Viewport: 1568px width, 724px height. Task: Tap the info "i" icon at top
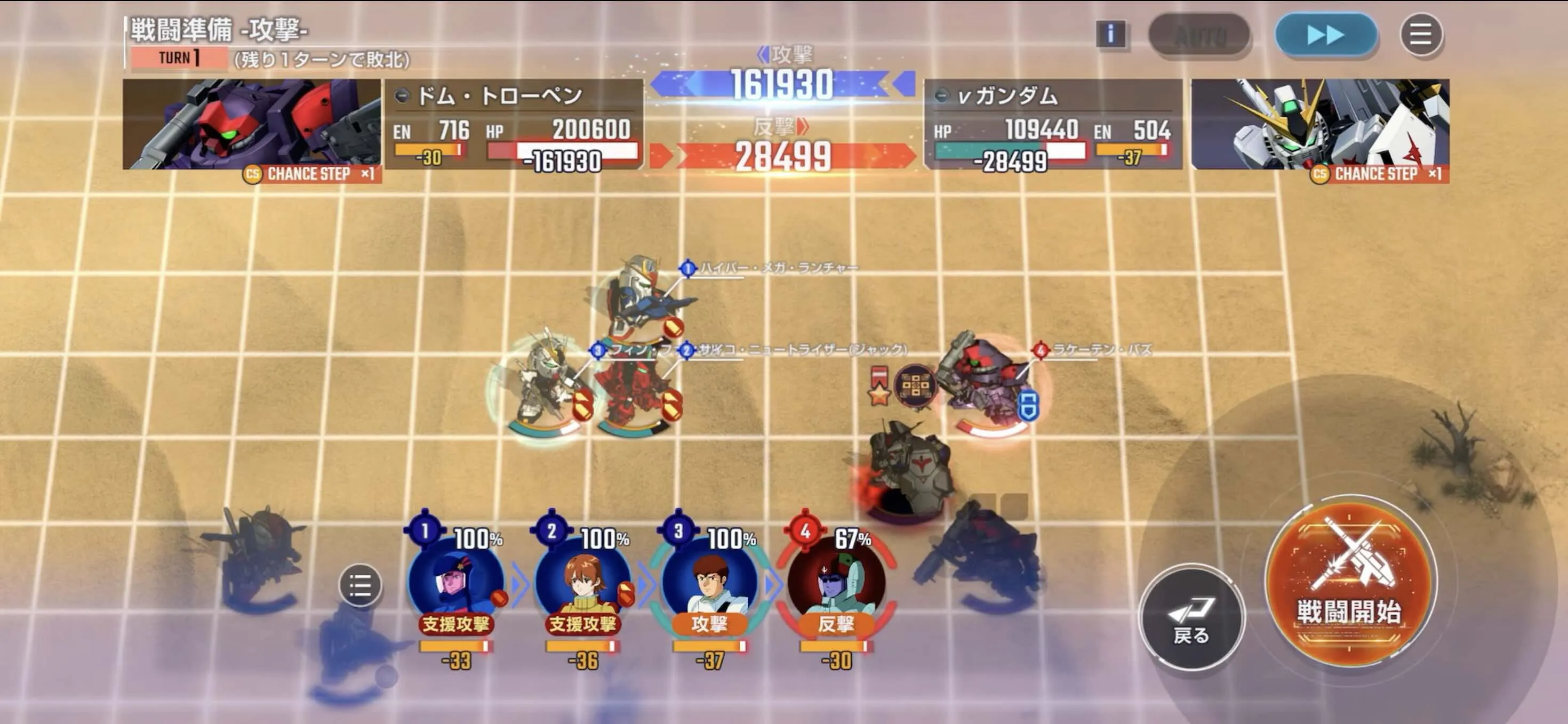click(x=1112, y=35)
